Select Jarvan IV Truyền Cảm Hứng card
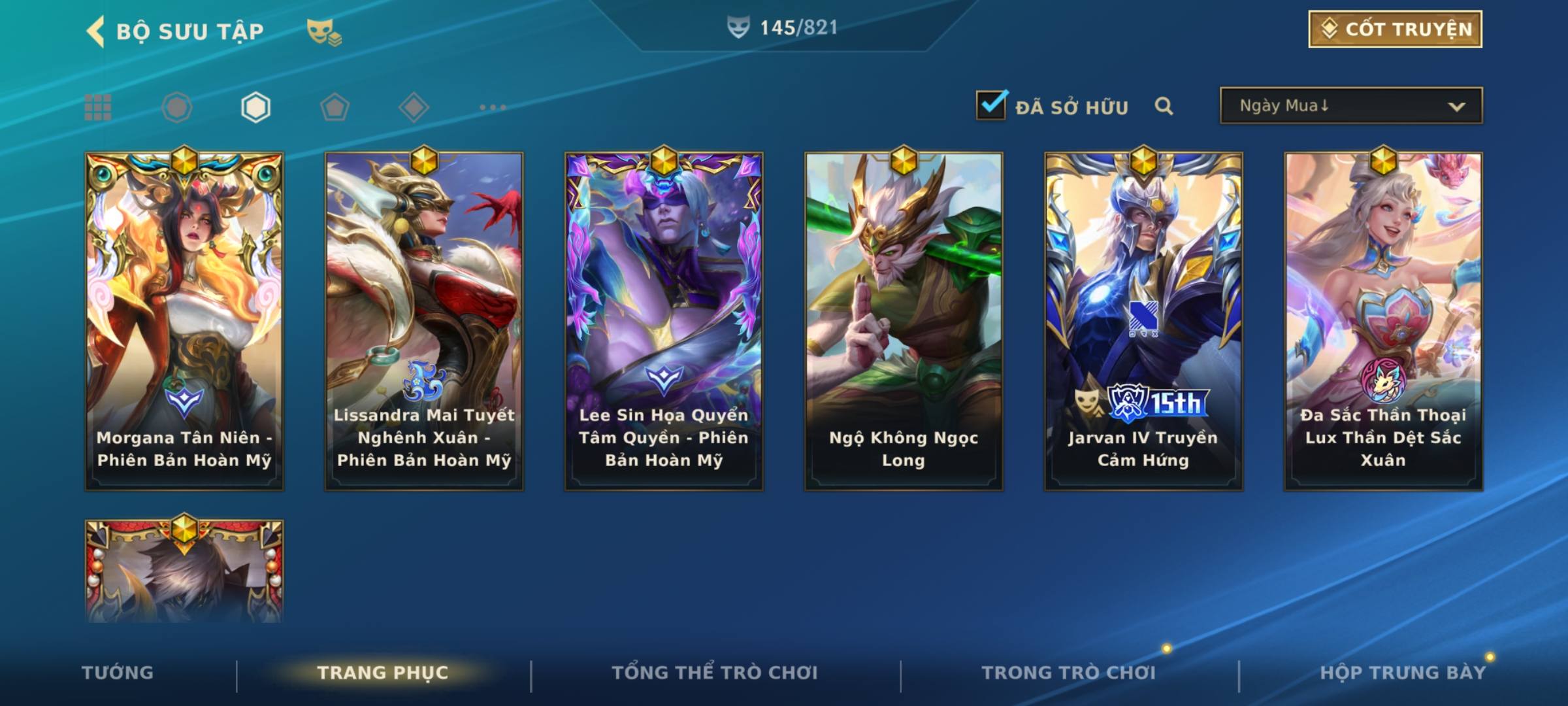This screenshot has height=706, width=1568. [x=1143, y=320]
